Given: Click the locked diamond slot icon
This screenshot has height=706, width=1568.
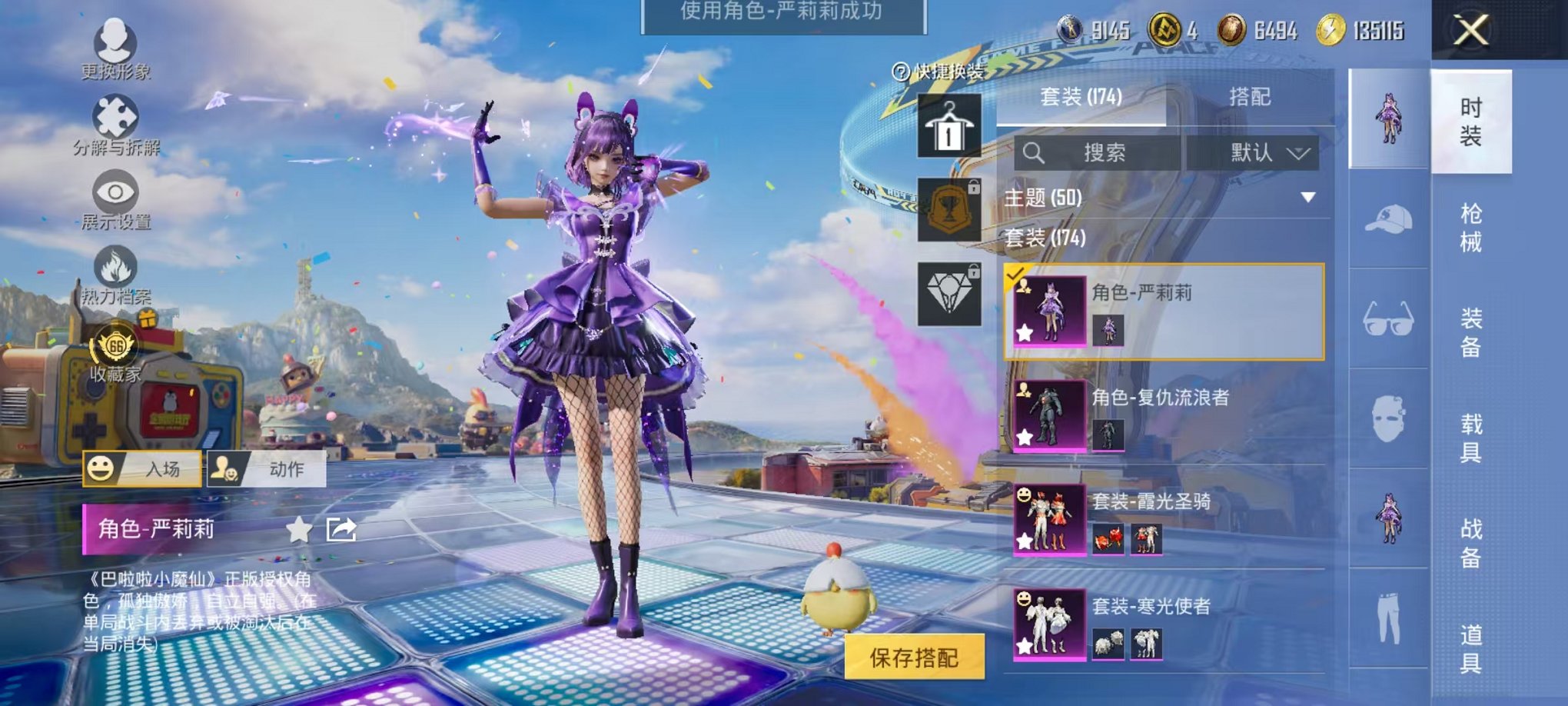Looking at the screenshot, I should point(951,294).
